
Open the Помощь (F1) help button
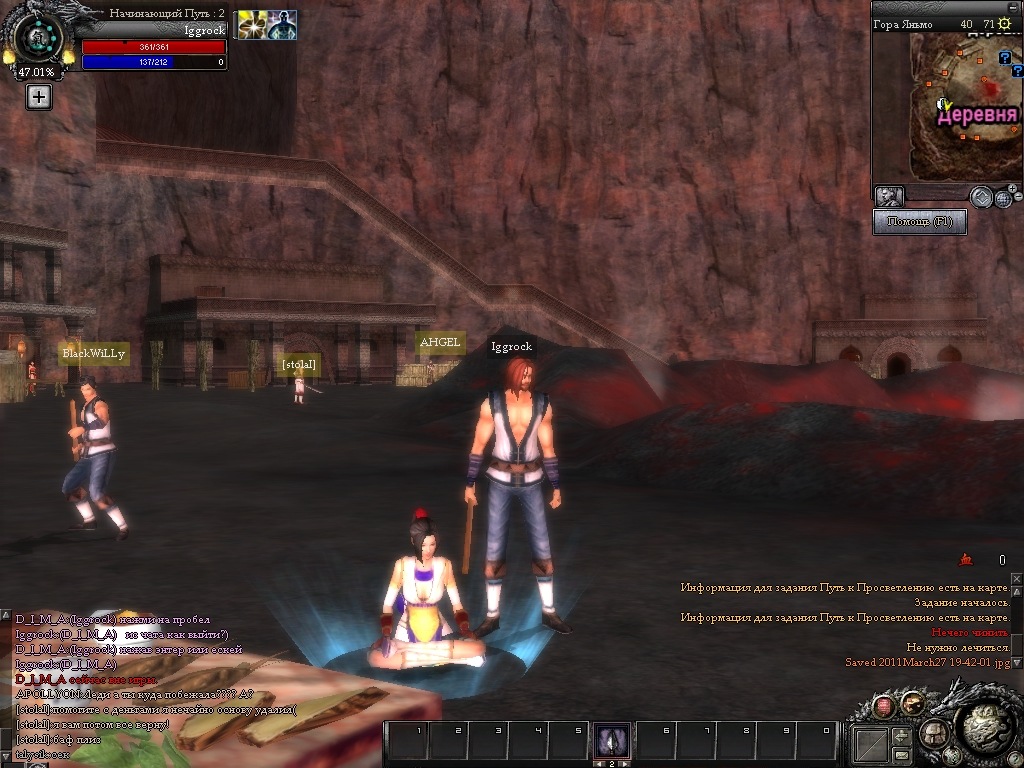coord(919,221)
